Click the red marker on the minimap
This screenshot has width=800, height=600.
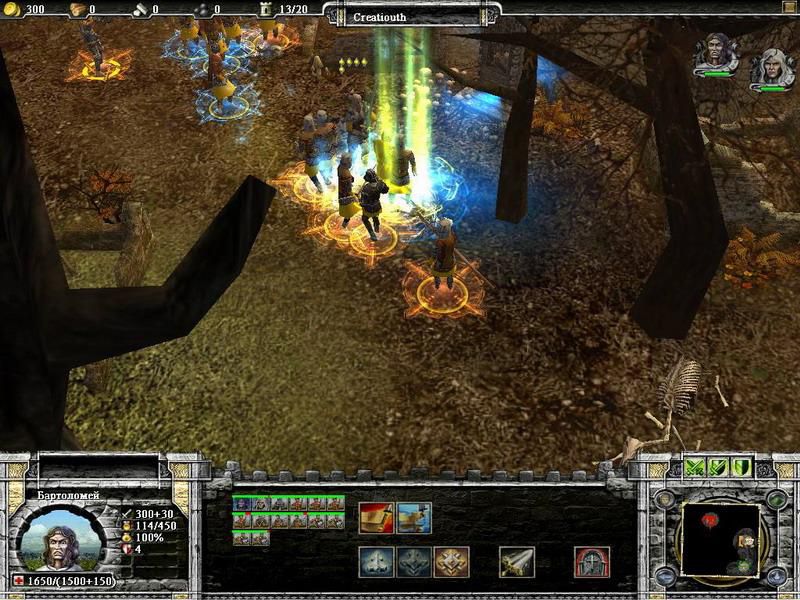pos(711,520)
